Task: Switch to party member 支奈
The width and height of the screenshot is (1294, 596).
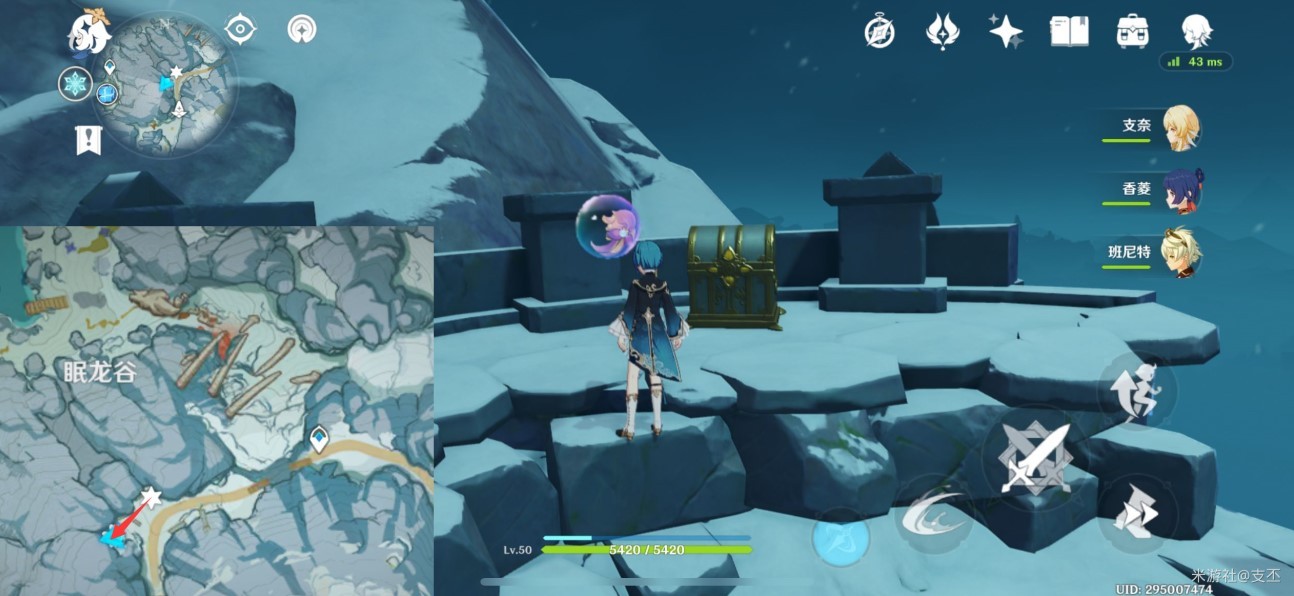Action: pyautogui.click(x=1178, y=128)
